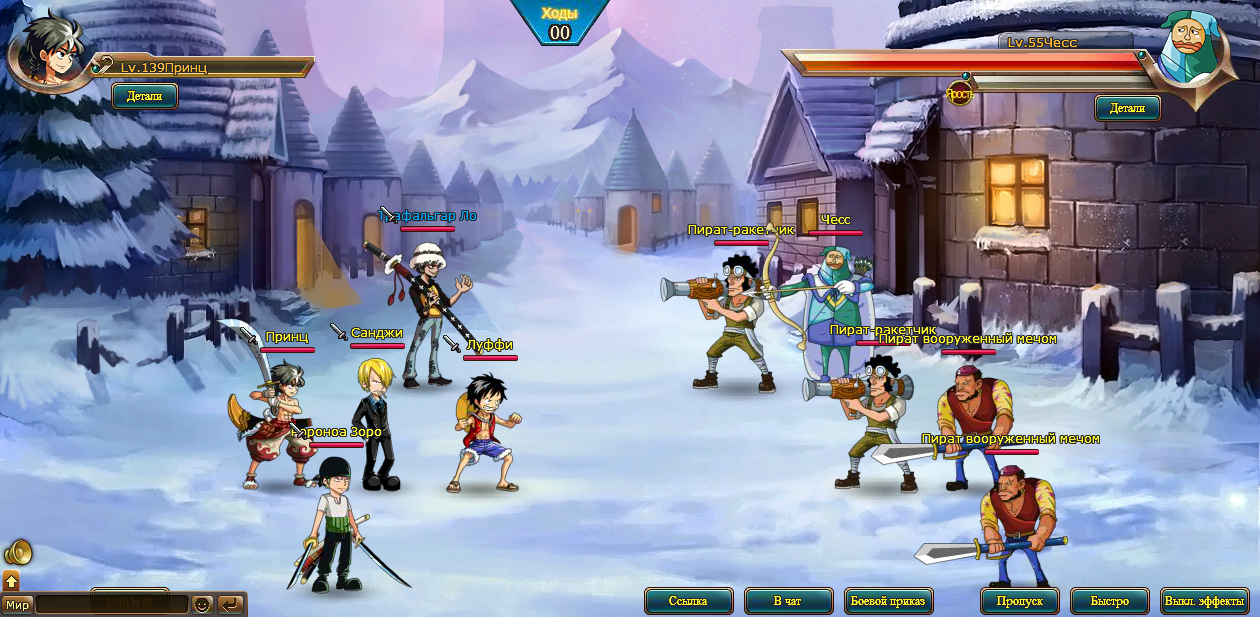This screenshot has width=1260, height=617.
Task: Share the battle with В чат button
Action: tap(788, 601)
